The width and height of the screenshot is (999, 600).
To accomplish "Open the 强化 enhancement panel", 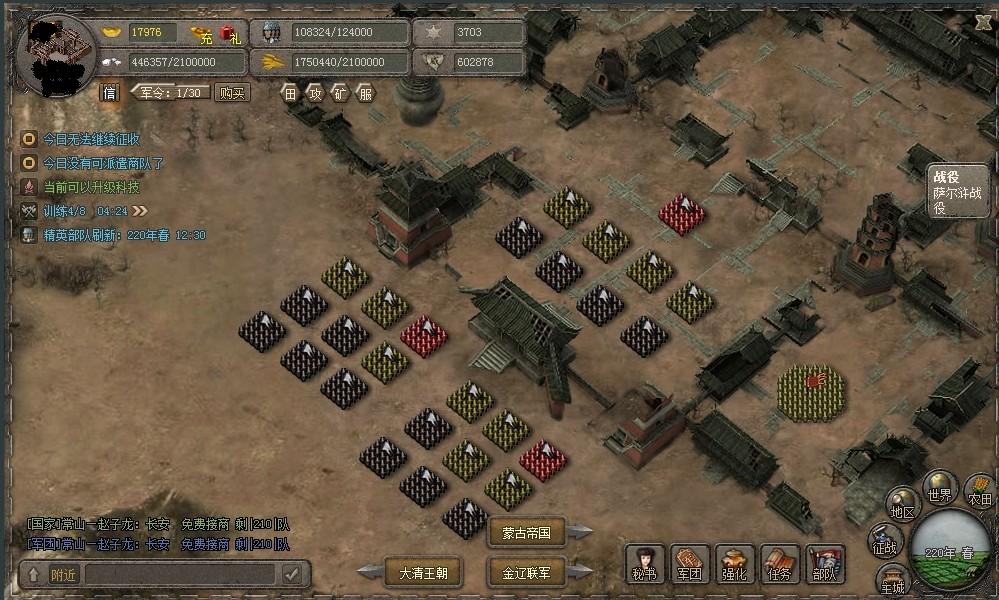I will click(x=735, y=565).
